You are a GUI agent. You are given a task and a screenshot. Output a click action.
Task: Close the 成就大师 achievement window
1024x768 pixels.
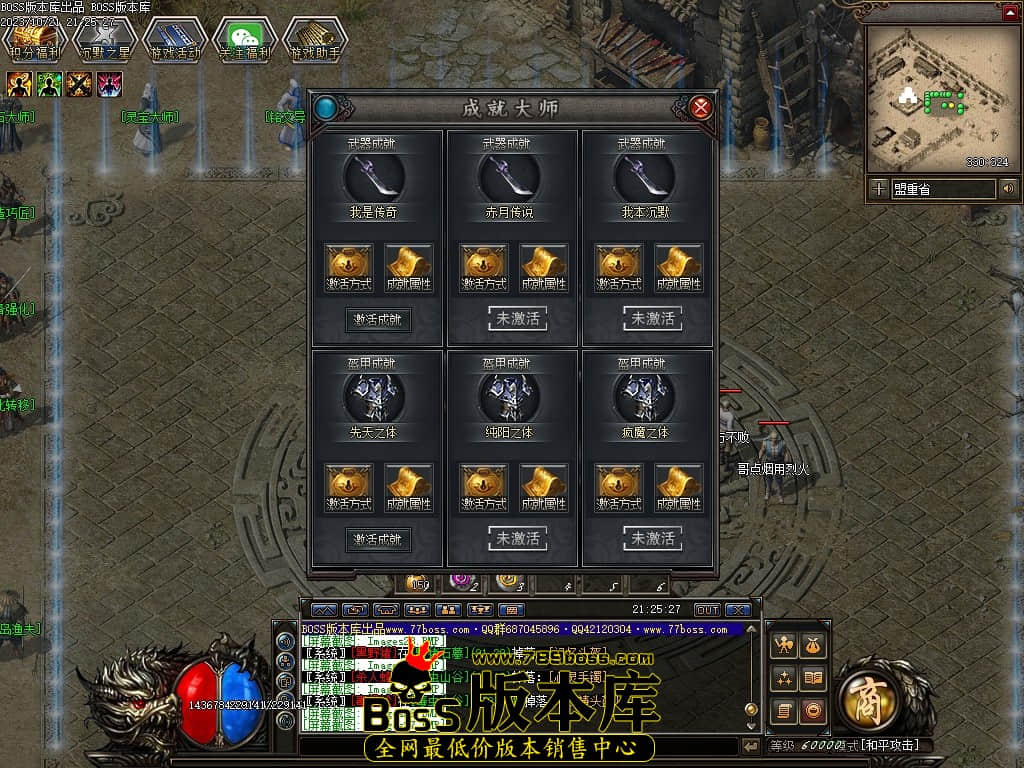pos(702,107)
